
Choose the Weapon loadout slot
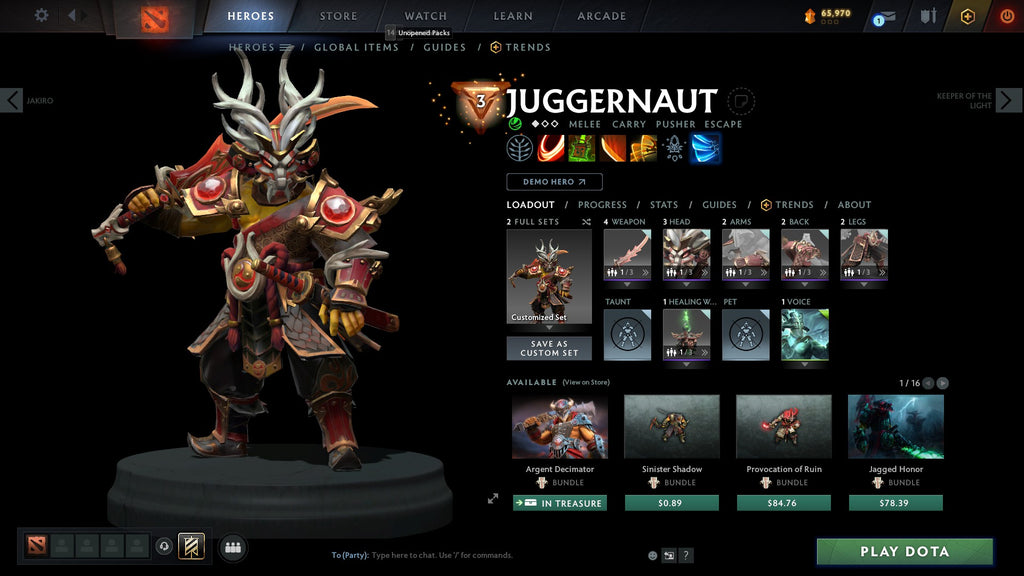tap(627, 254)
